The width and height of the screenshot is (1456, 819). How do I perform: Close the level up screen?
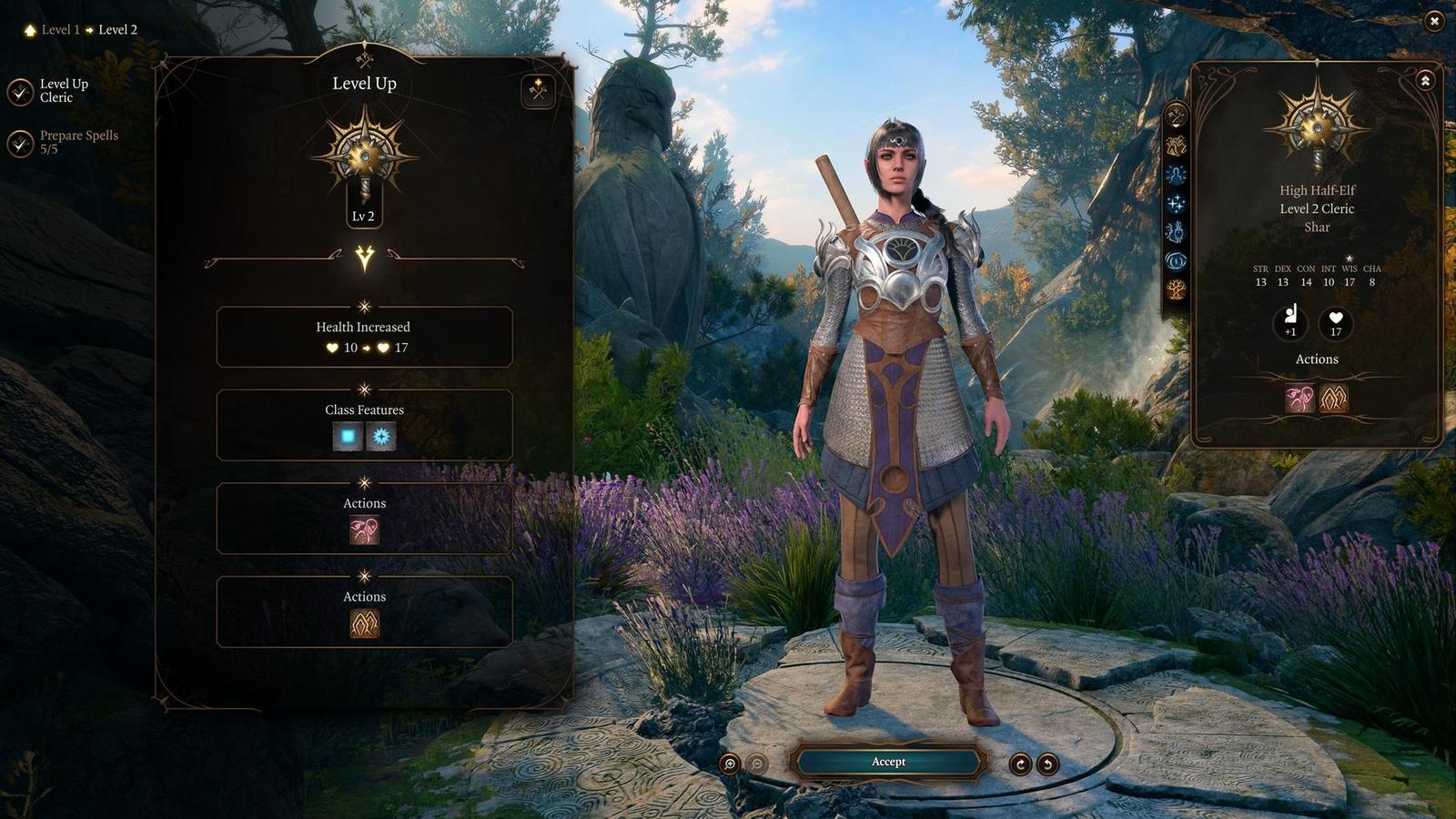[x=1434, y=21]
